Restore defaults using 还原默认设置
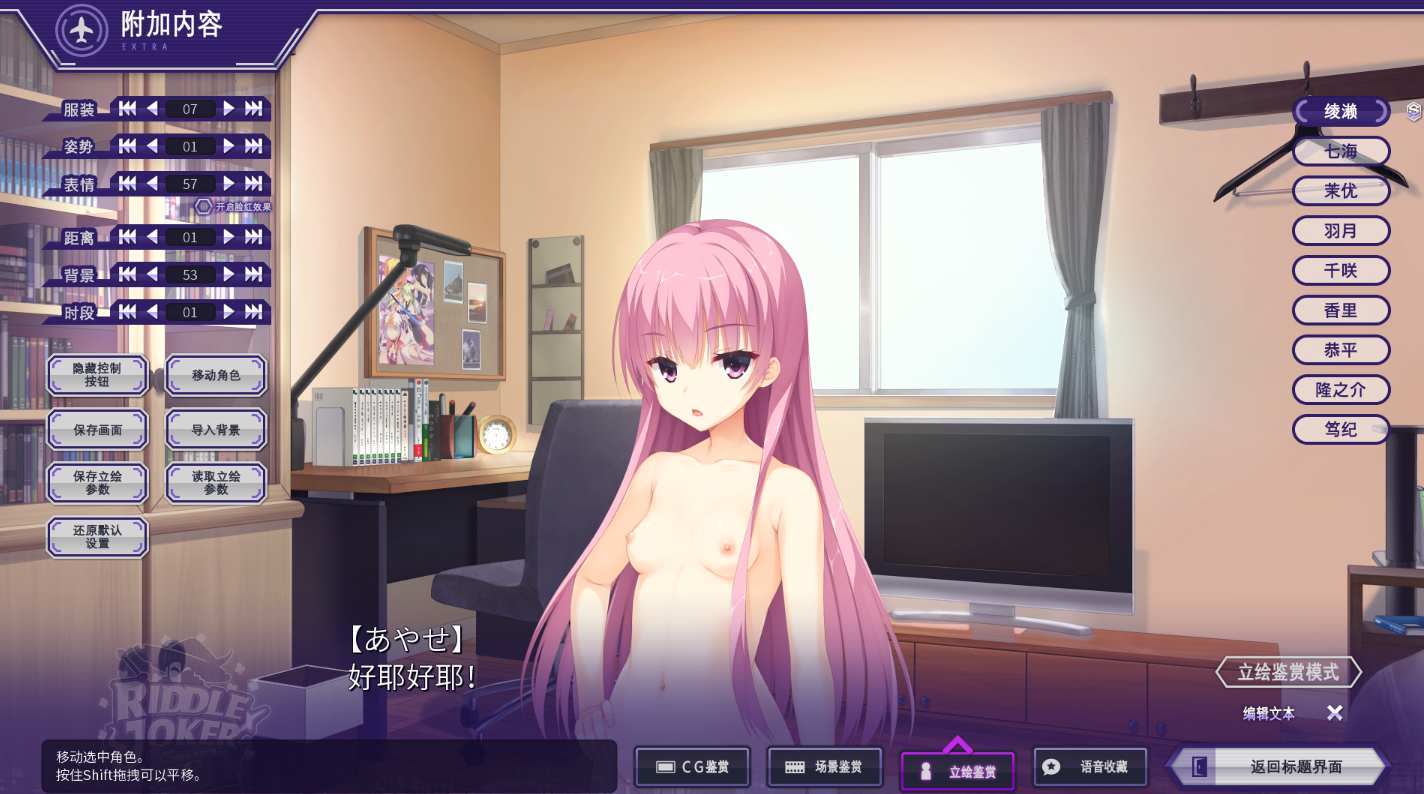The height and width of the screenshot is (794, 1424). pyautogui.click(x=97, y=537)
